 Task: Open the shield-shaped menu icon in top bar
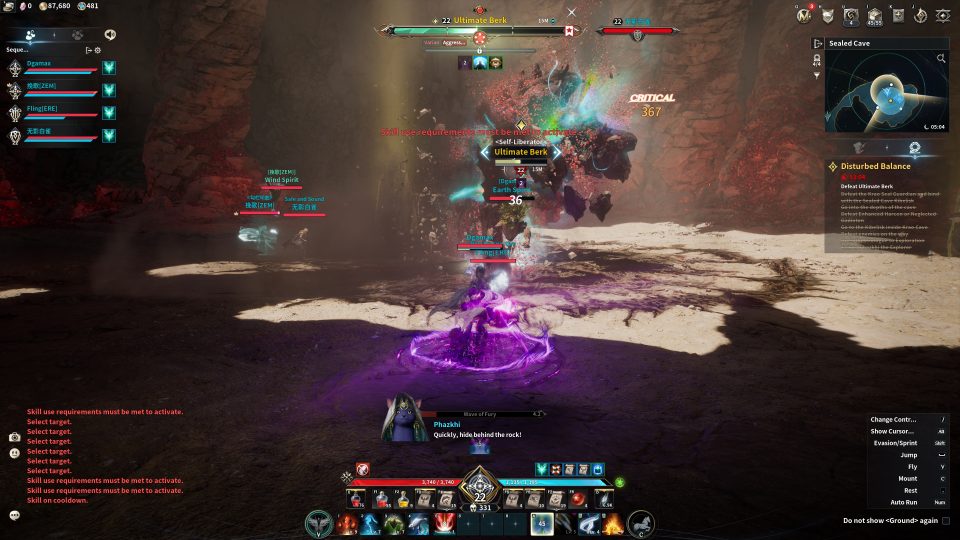pos(828,15)
